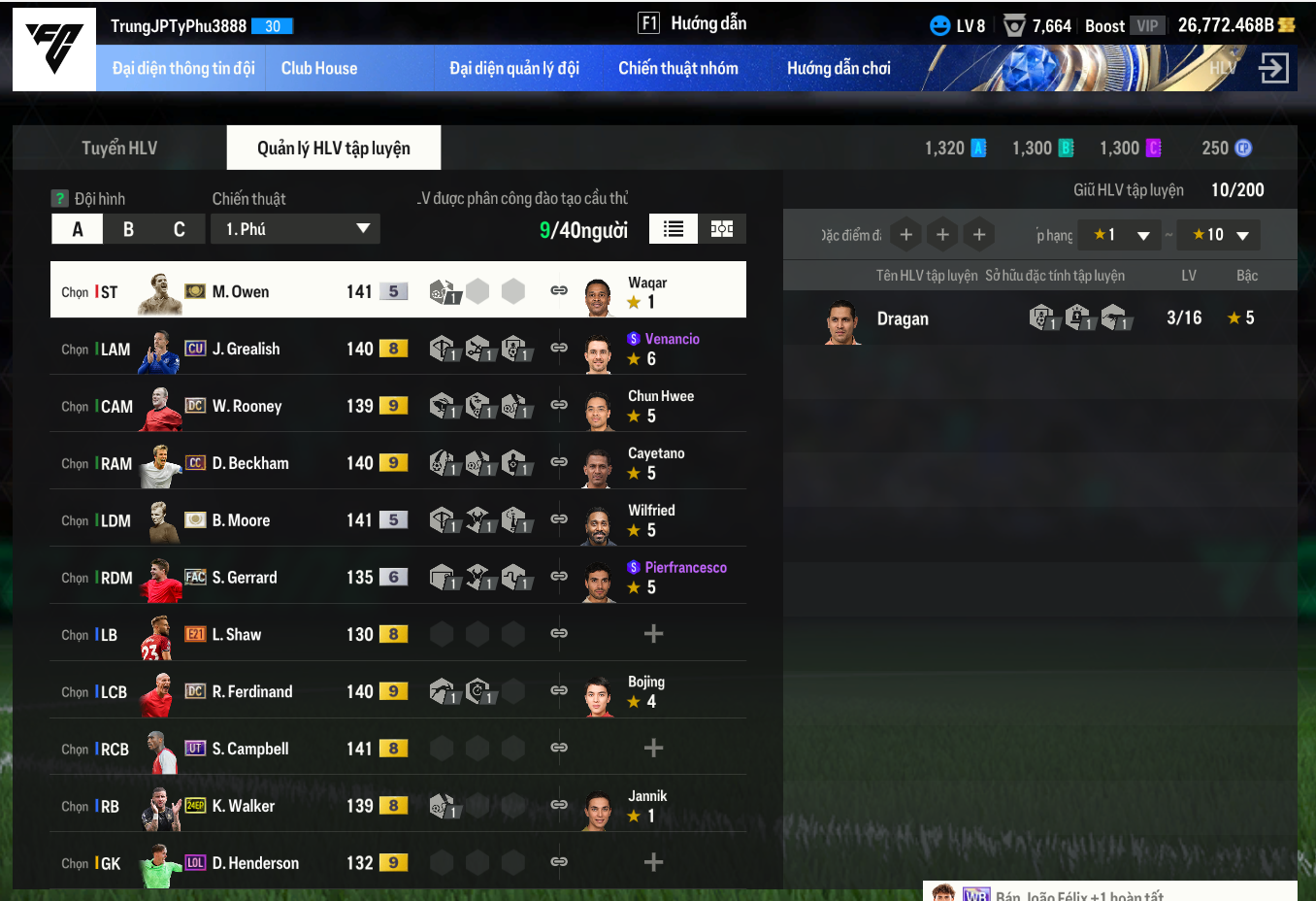The image size is (1316, 901).
Task: Open Chiến thuật nhóm menu
Action: (x=678, y=68)
